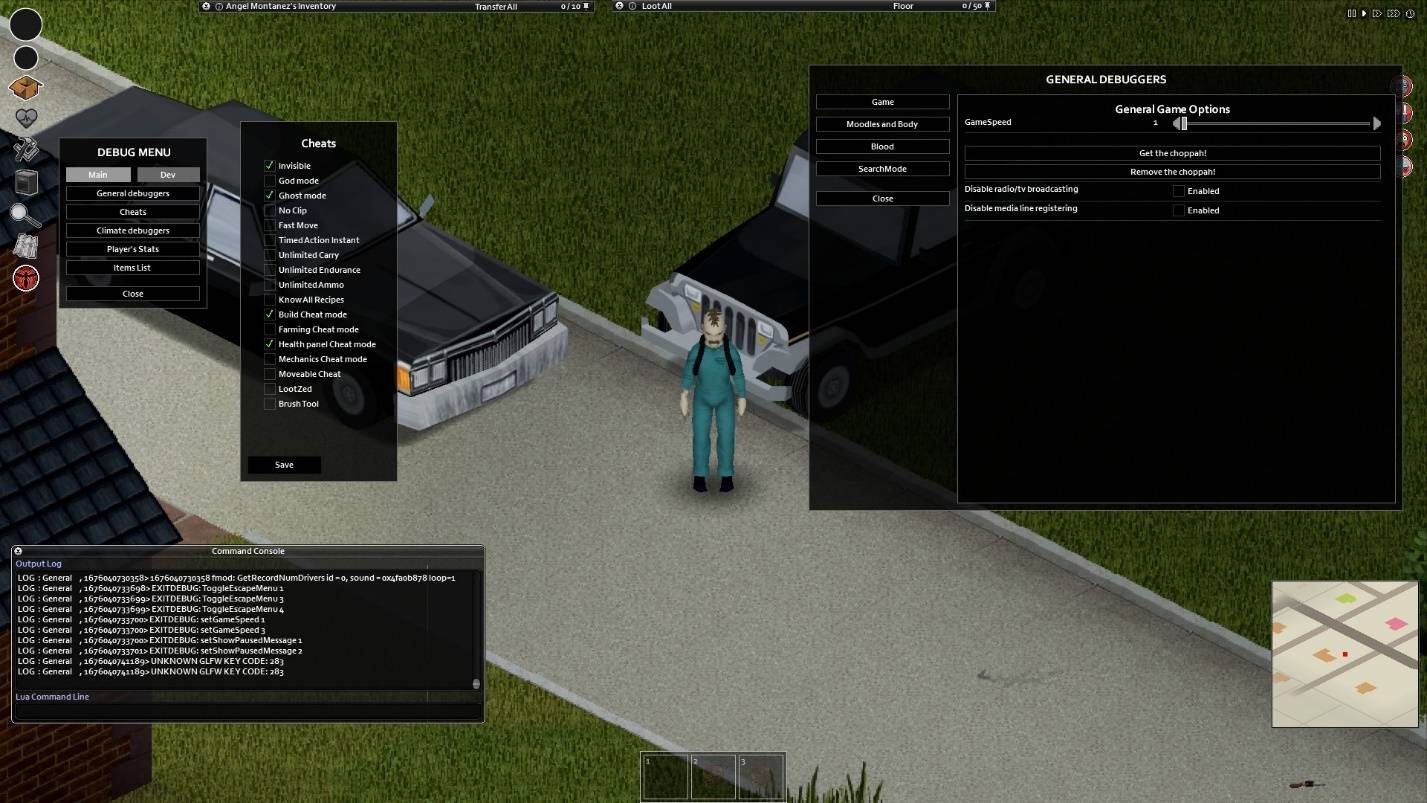The image size is (1427, 803).
Task: Speed up time with the fast-forward icon
Action: [x=1377, y=13]
